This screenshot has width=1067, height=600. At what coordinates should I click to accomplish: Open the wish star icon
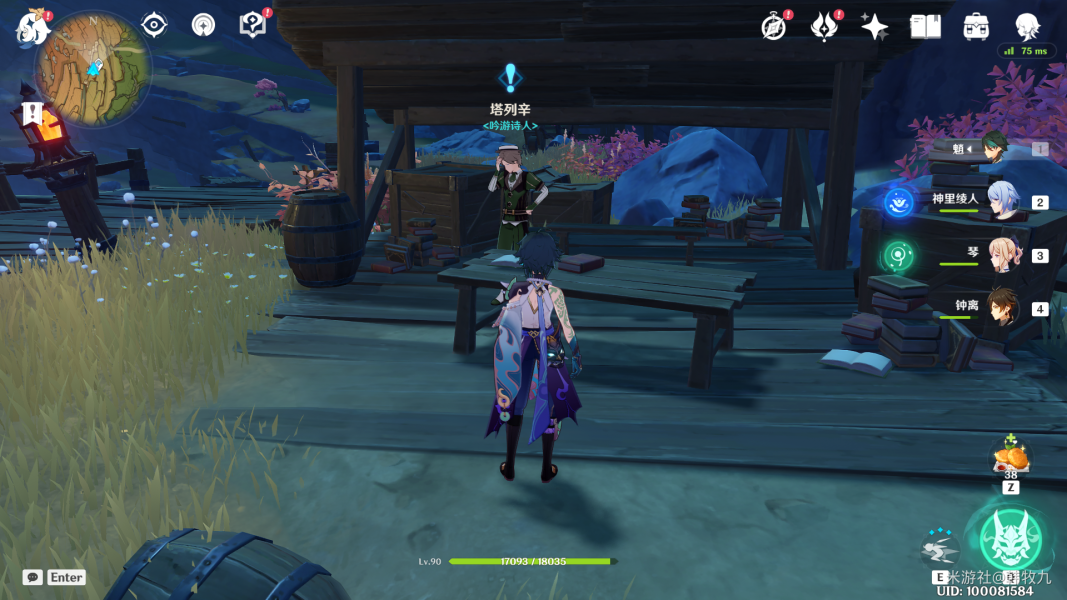pos(874,27)
